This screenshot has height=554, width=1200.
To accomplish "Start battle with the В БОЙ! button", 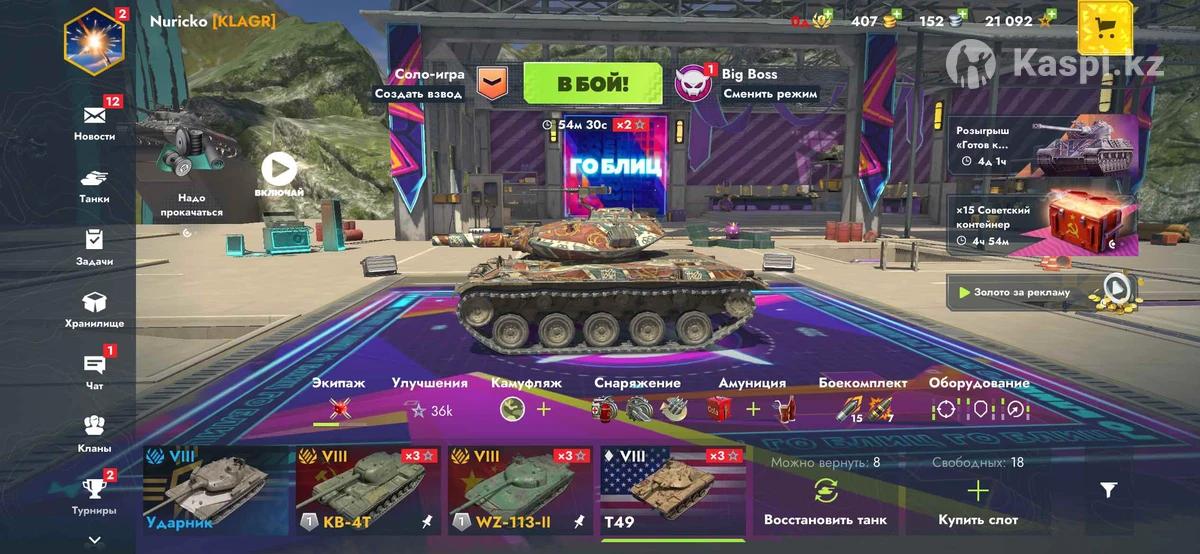I will click(x=592, y=84).
